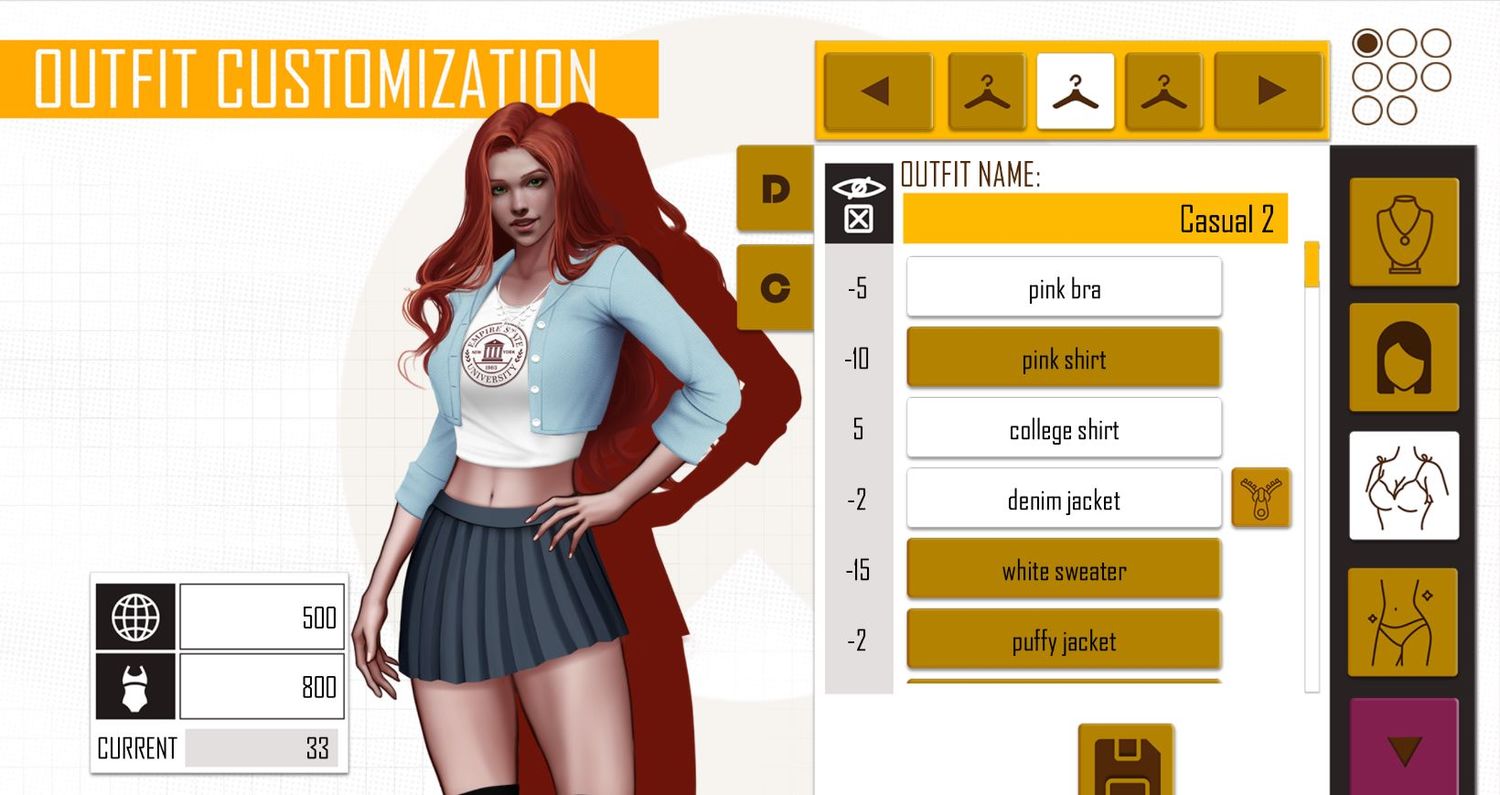Choose the white sweater item
Image resolution: width=1500 pixels, height=795 pixels.
click(1063, 570)
